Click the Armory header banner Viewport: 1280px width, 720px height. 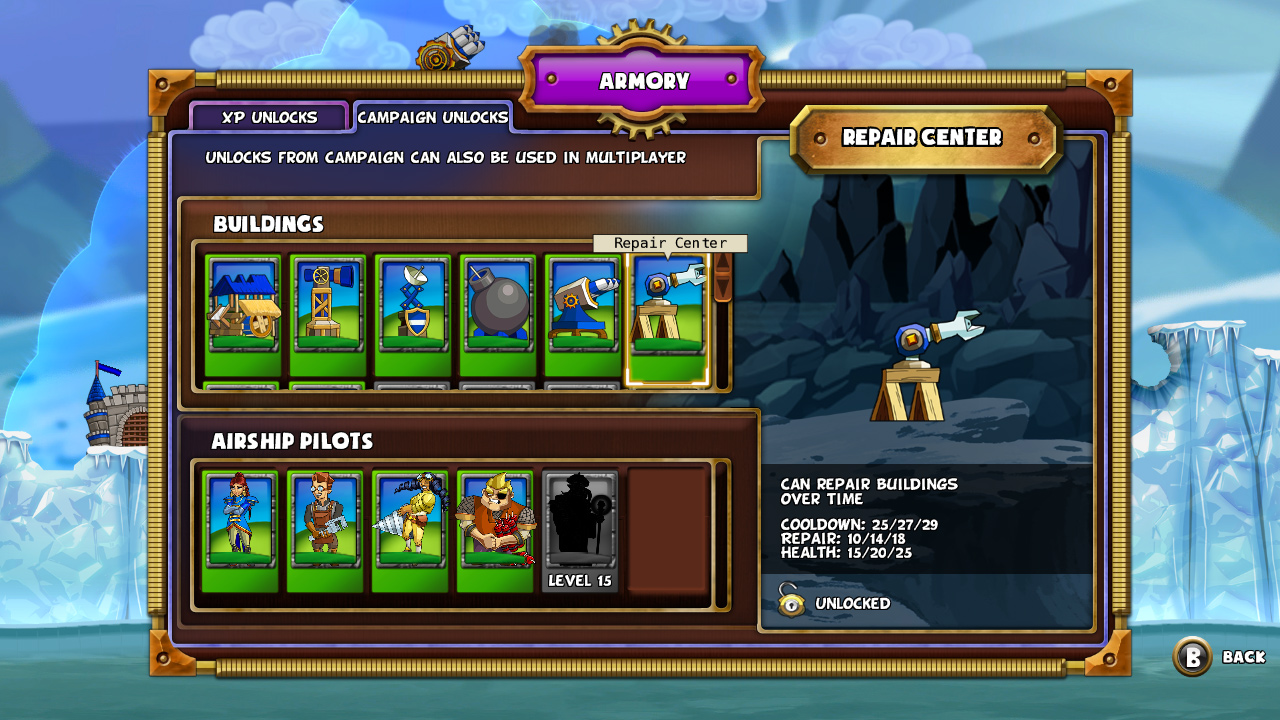(643, 81)
